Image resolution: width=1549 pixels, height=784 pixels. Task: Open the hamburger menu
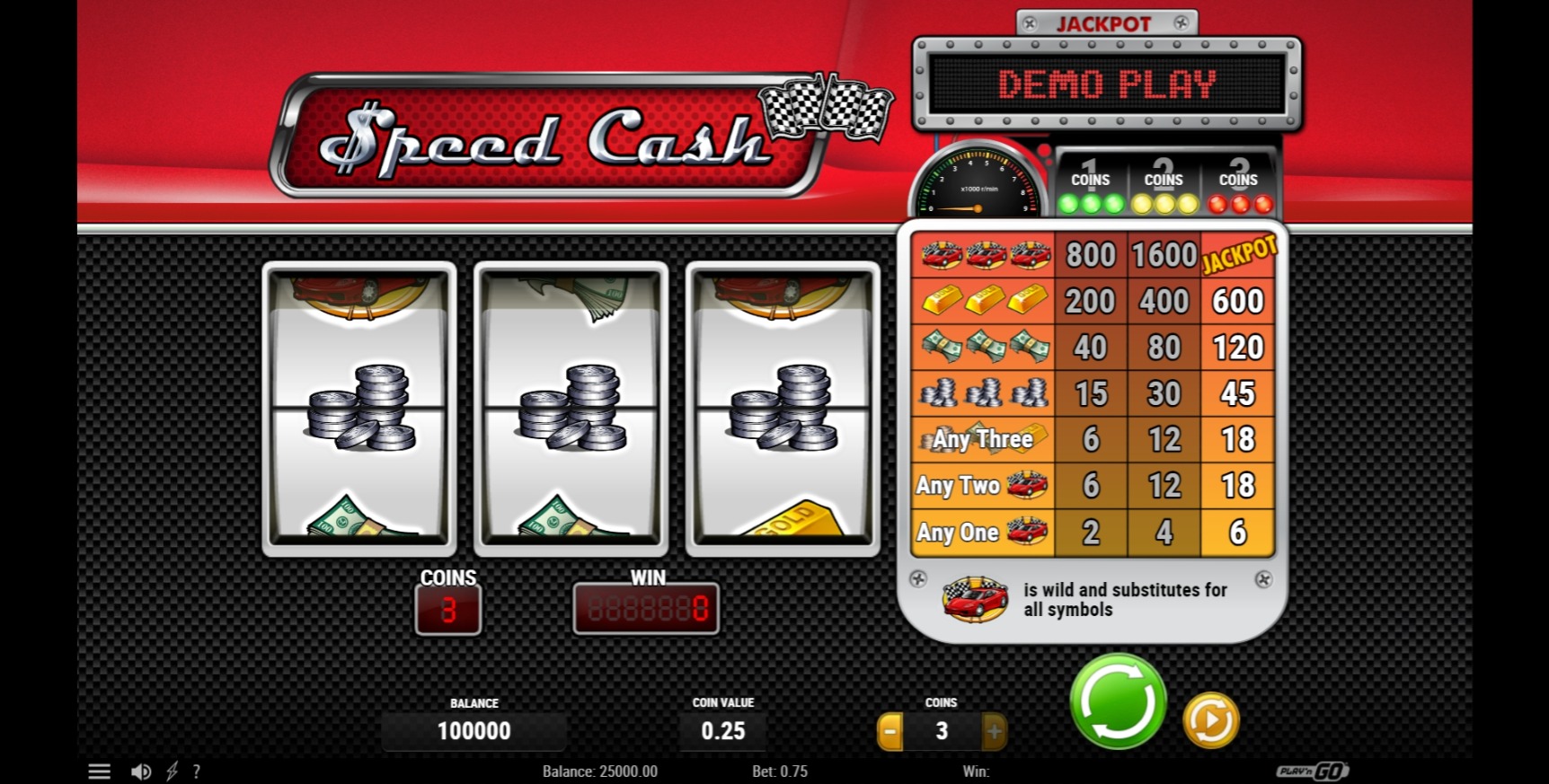click(100, 771)
